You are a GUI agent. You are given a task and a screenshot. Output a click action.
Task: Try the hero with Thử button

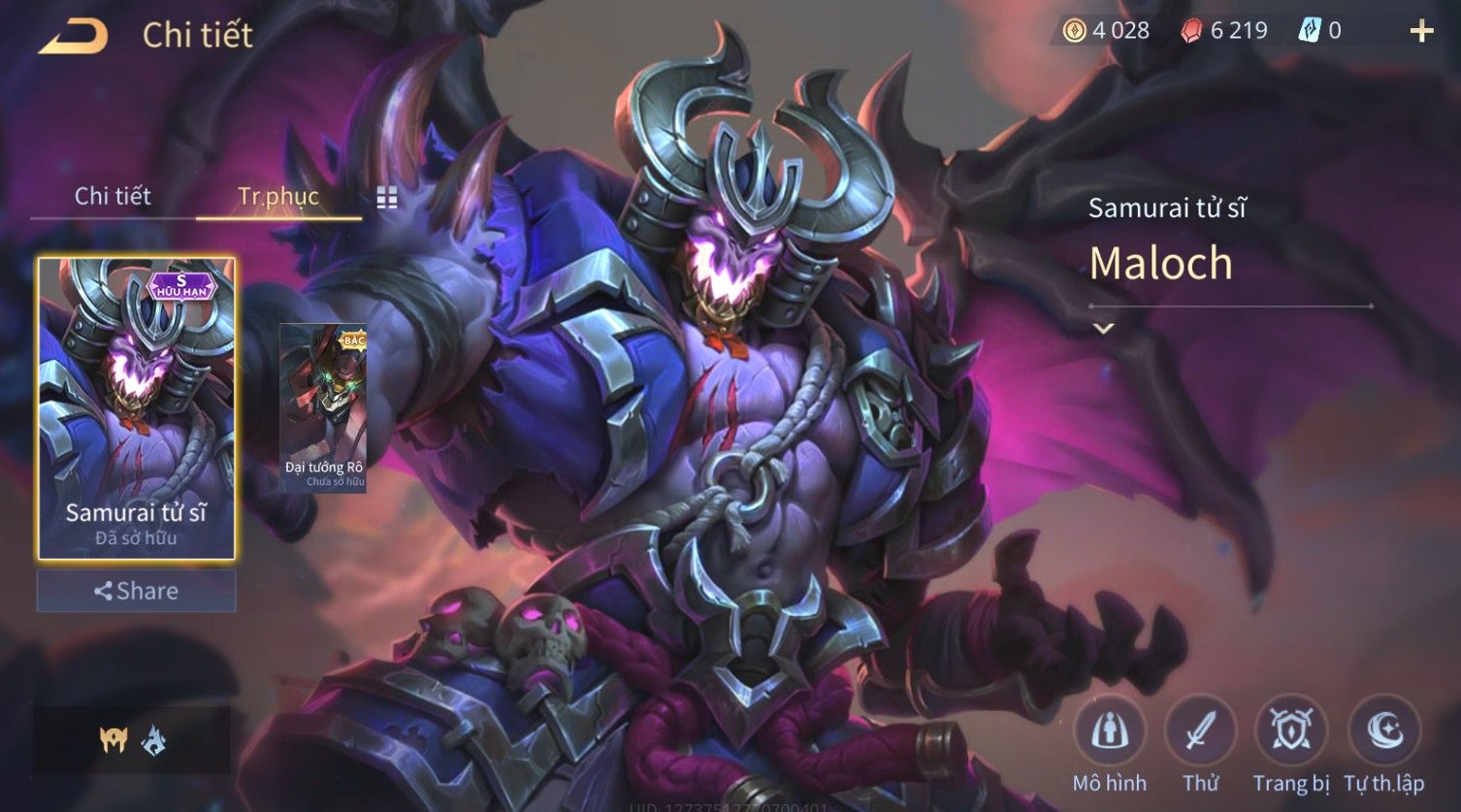click(1200, 731)
